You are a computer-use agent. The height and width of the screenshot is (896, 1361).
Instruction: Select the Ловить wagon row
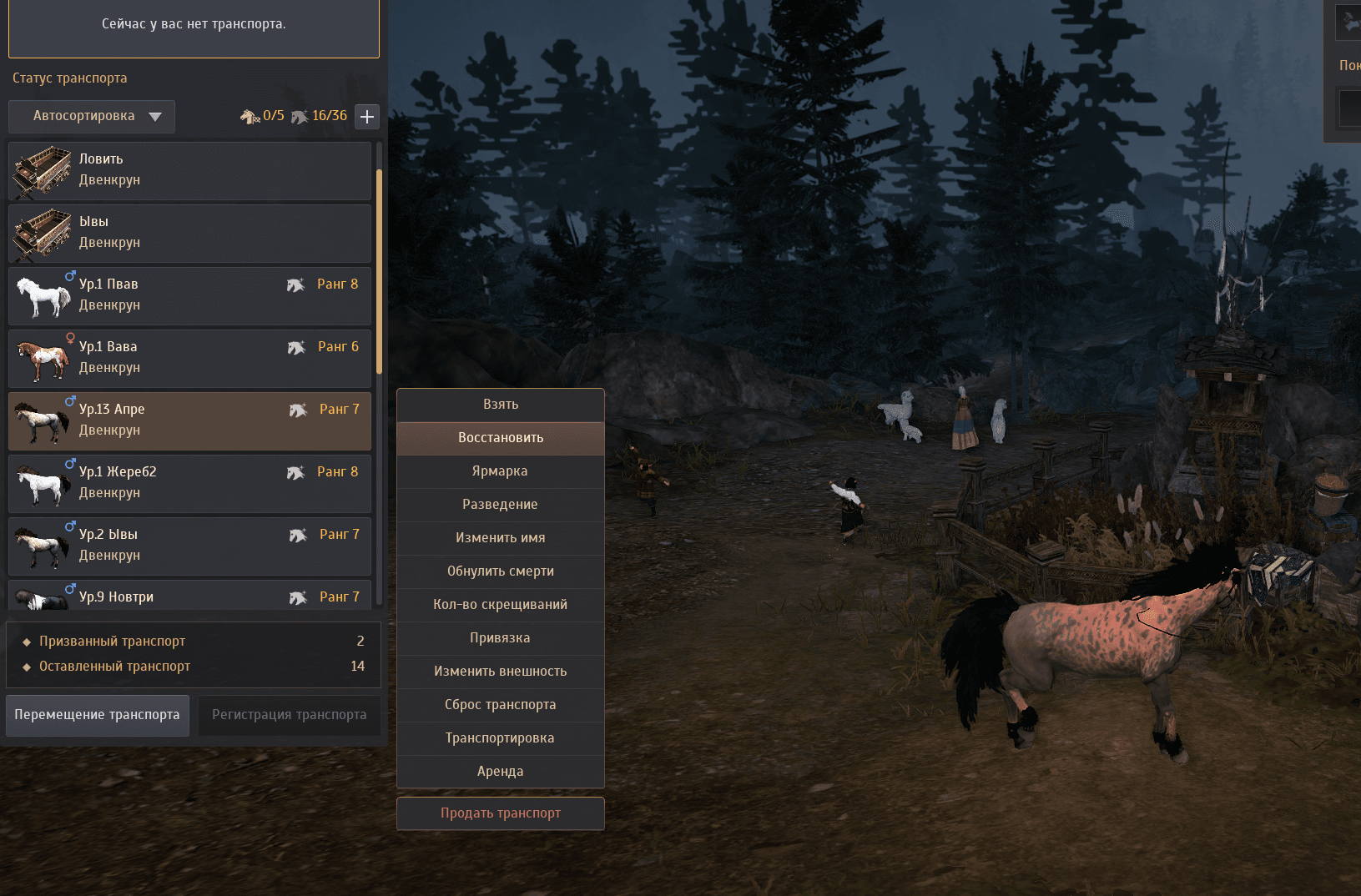(x=189, y=170)
